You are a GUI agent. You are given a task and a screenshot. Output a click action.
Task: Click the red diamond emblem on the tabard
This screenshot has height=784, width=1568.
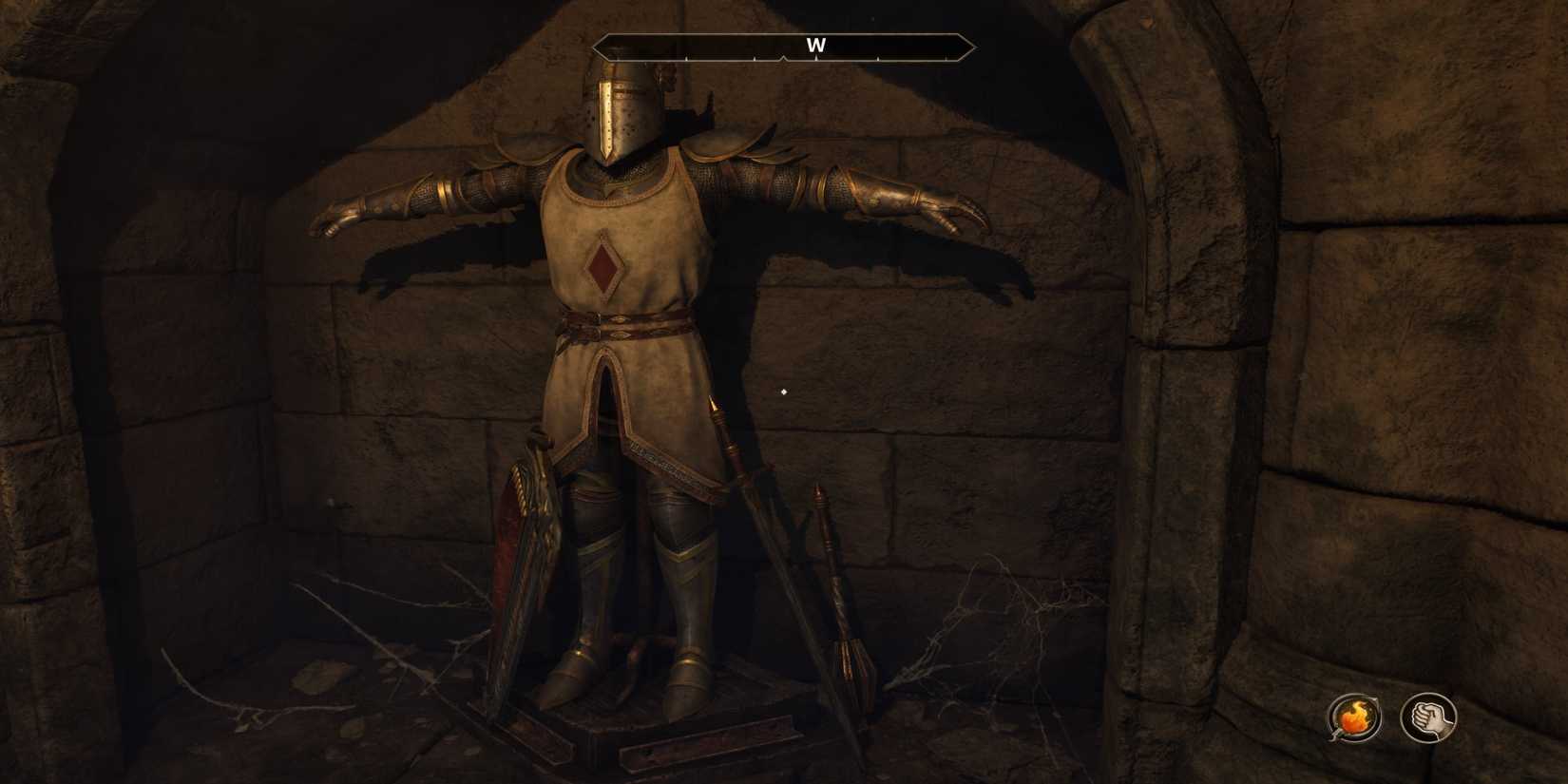click(602, 265)
